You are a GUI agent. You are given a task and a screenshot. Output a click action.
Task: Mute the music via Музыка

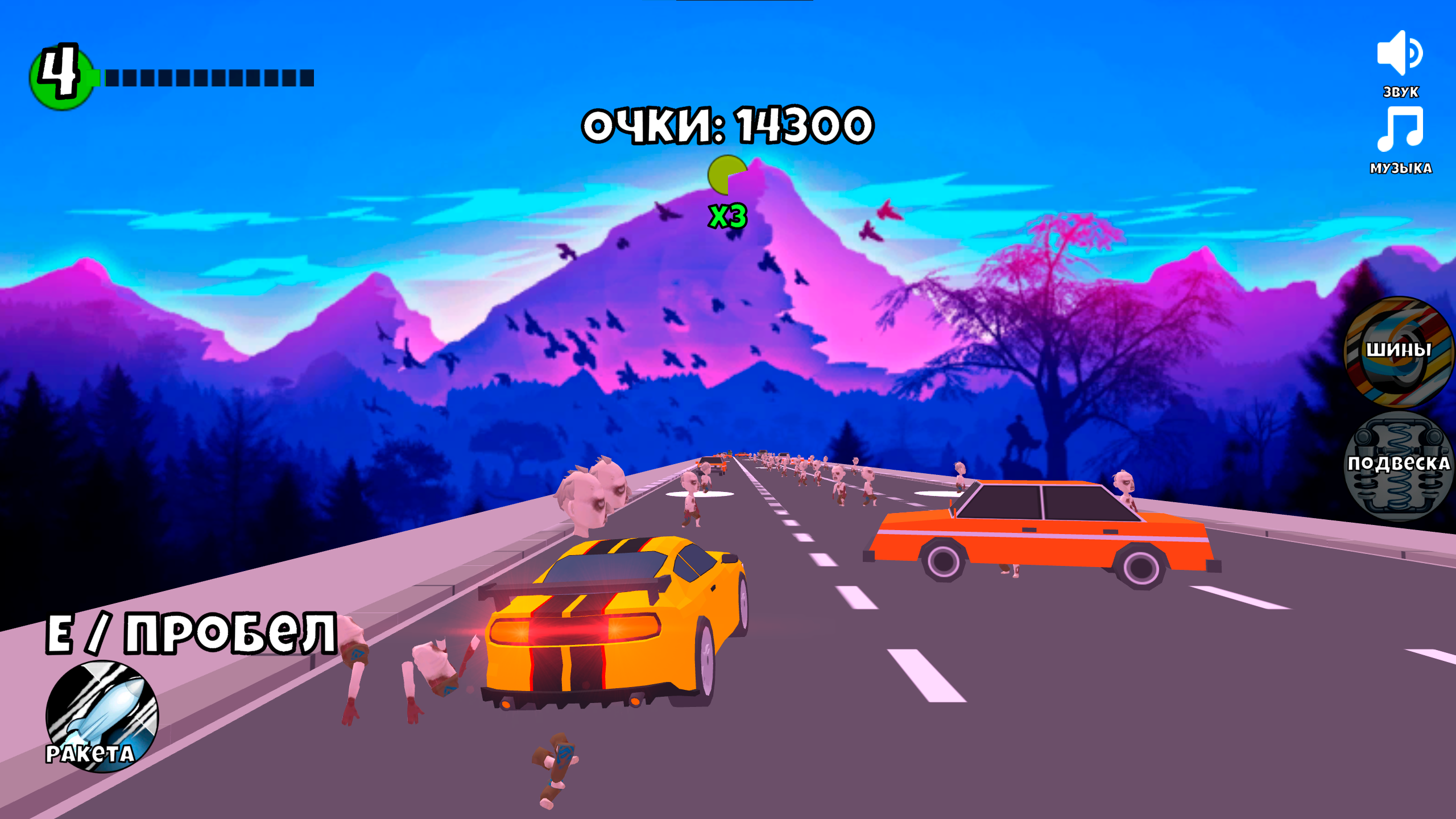(x=1402, y=168)
